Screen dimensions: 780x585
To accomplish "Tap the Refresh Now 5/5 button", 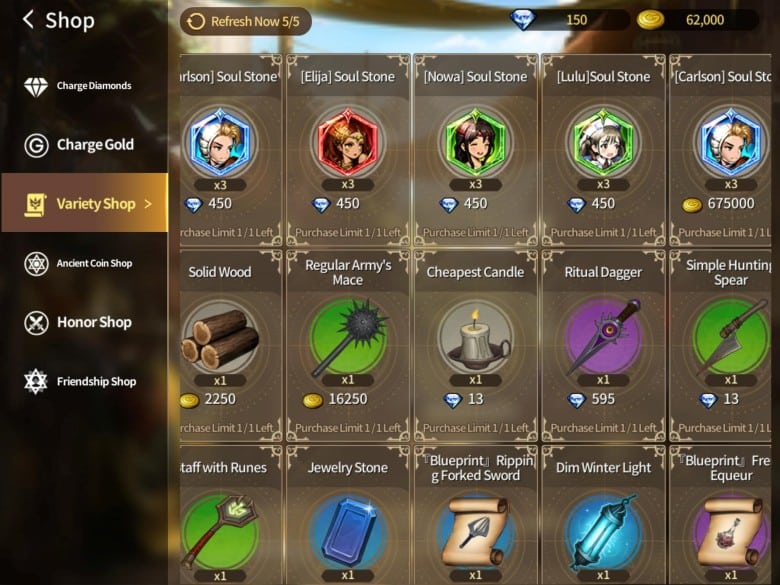I will click(x=246, y=21).
